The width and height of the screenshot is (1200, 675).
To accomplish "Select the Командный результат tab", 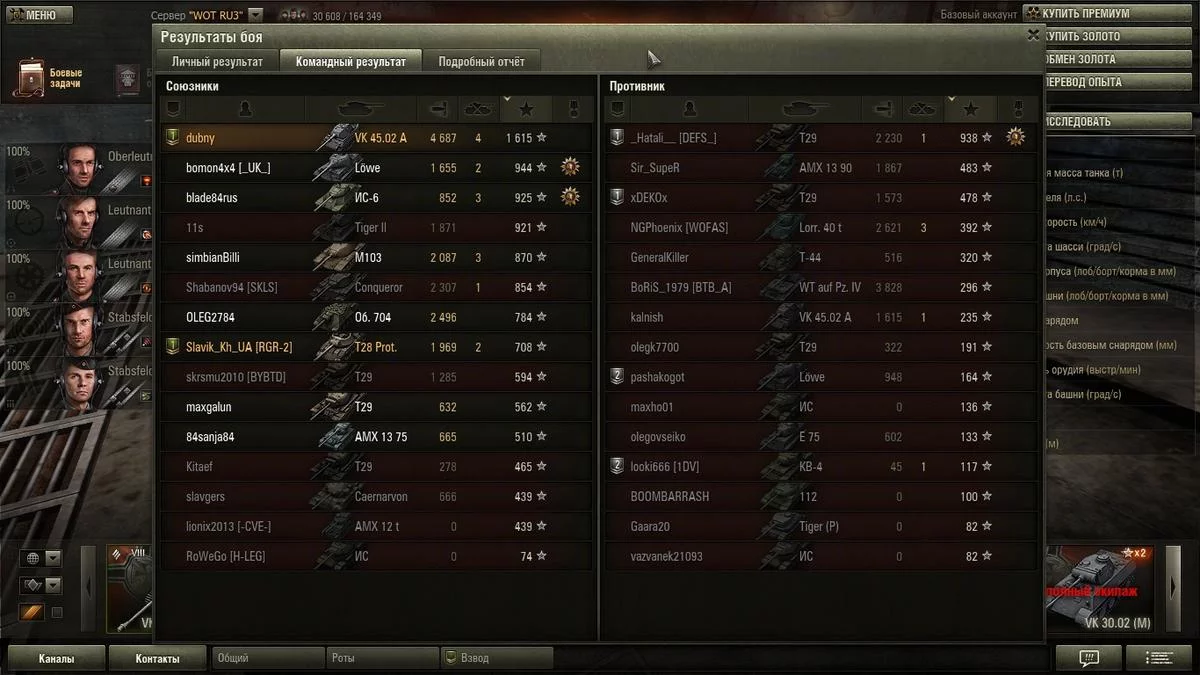I will [350, 62].
